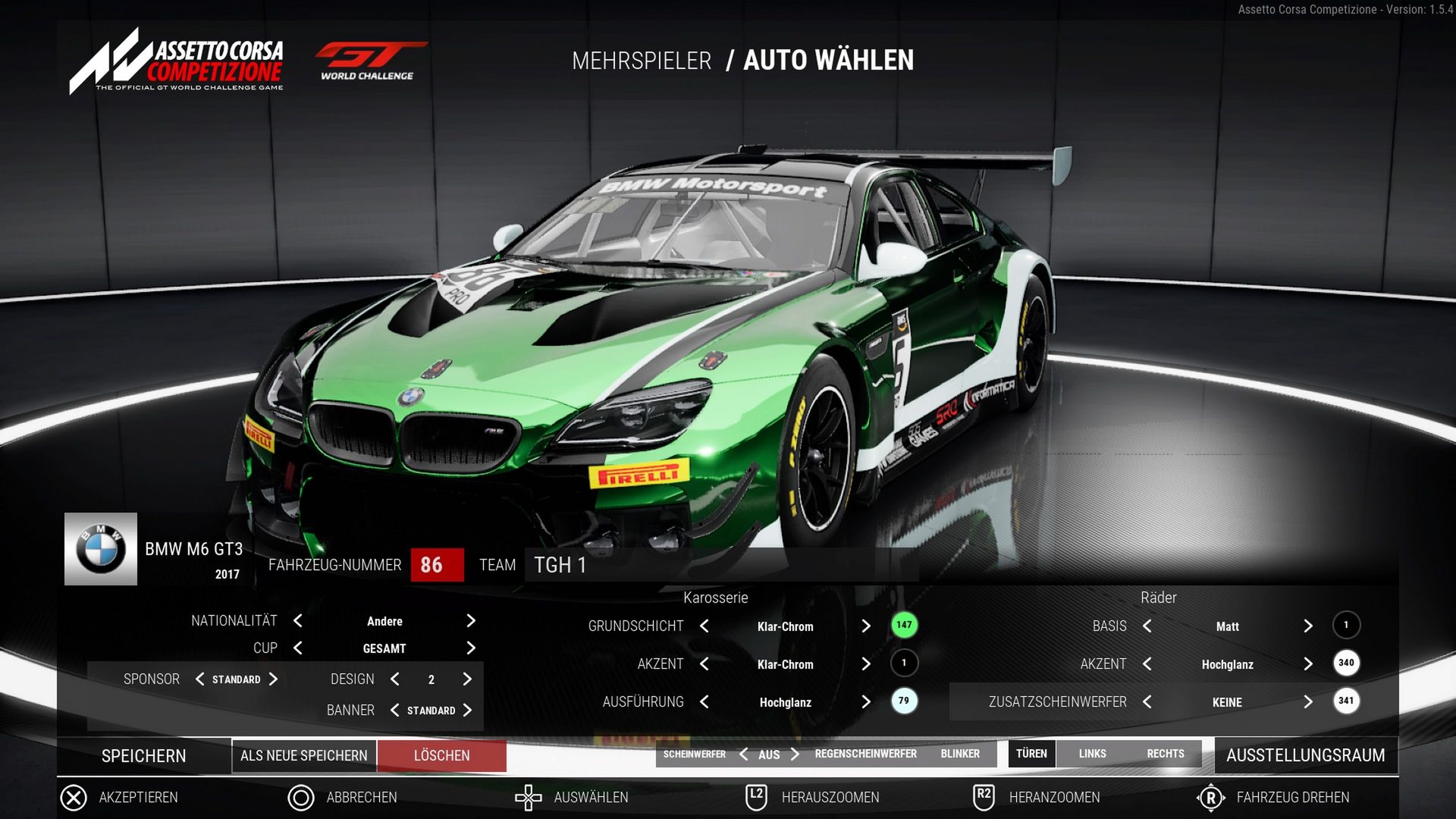Toggle the Regenscheinwerfer rain lights
Screen dimensions: 1456x819
[x=865, y=754]
